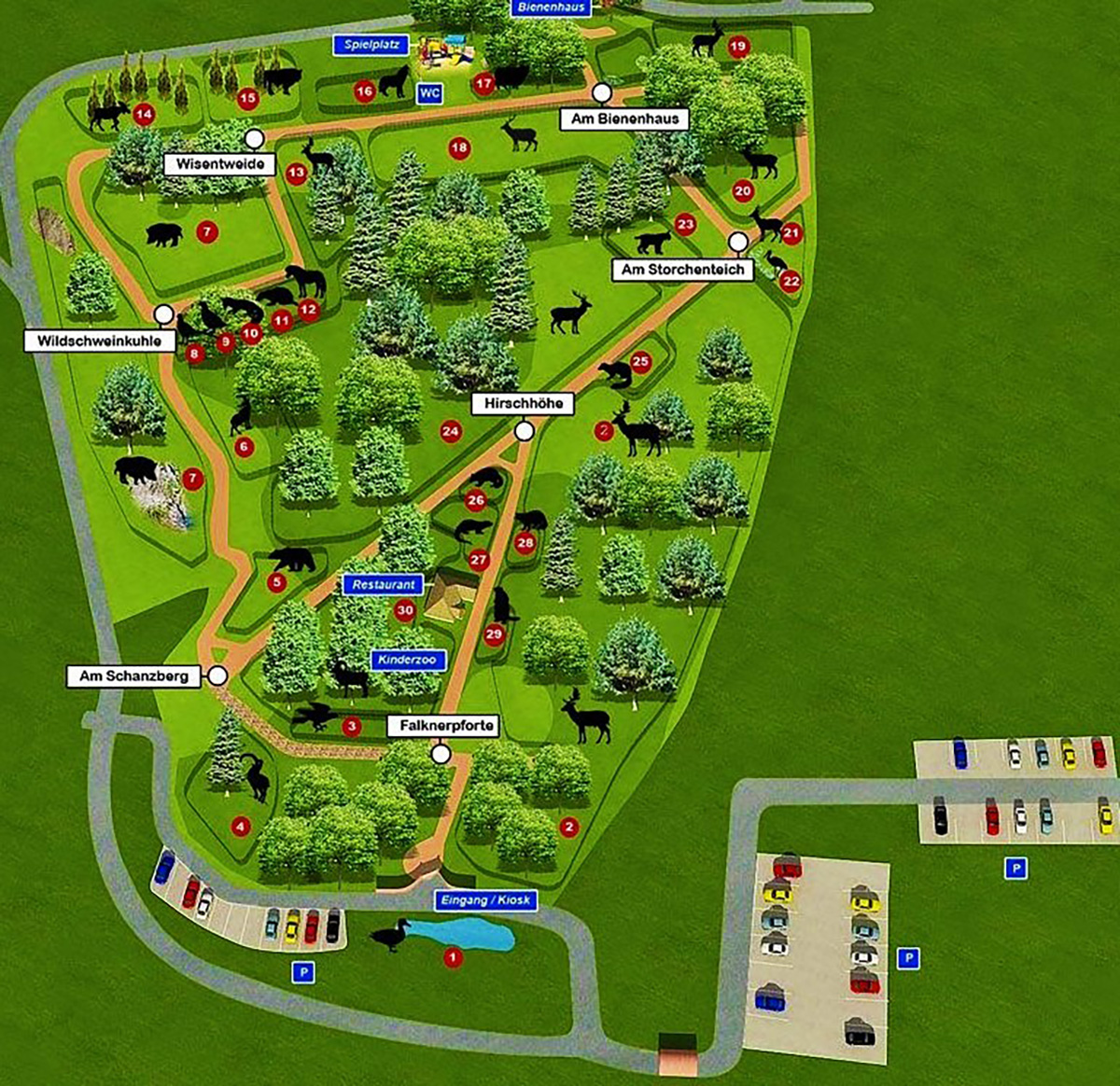Choose map marker number 5
The height and width of the screenshot is (1086, 1120).
[x=275, y=582]
